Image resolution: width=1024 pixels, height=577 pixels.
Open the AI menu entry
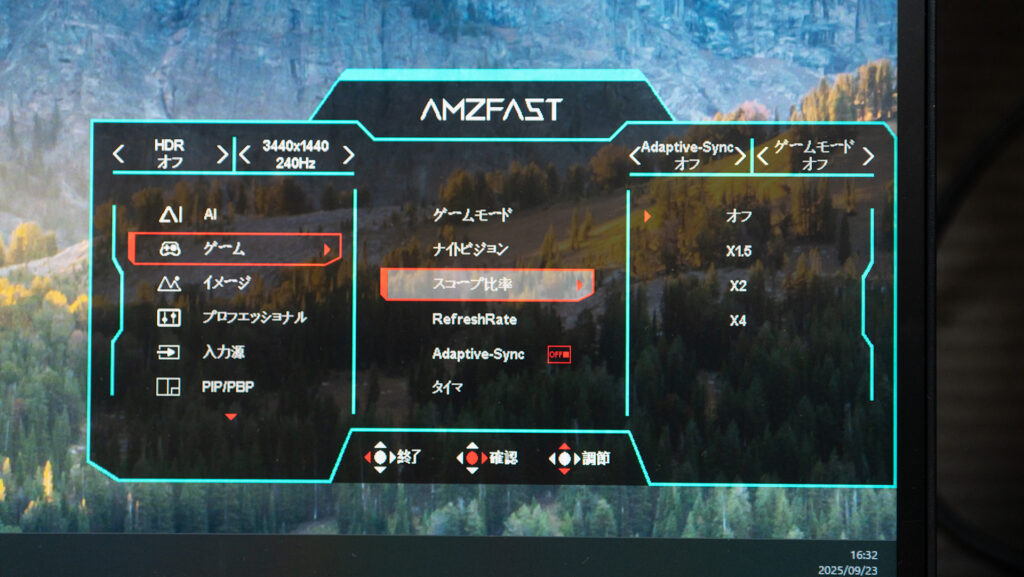210,214
